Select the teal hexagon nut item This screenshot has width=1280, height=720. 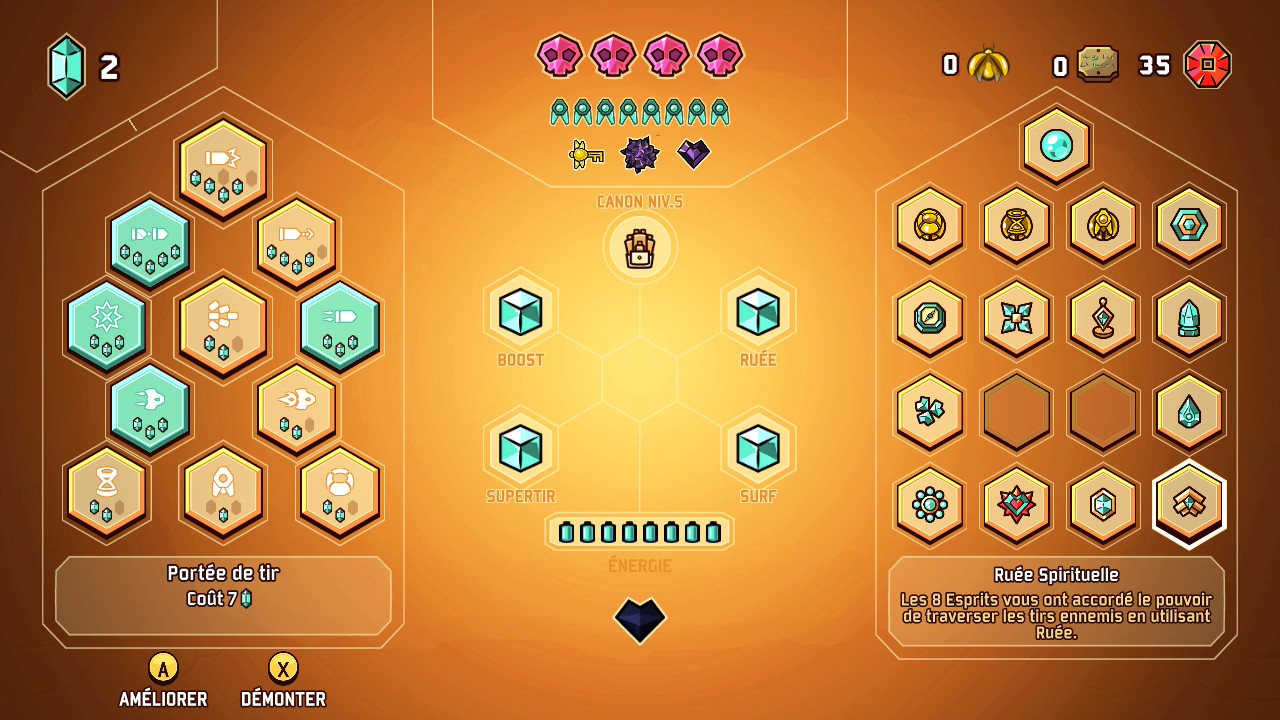tap(1189, 225)
